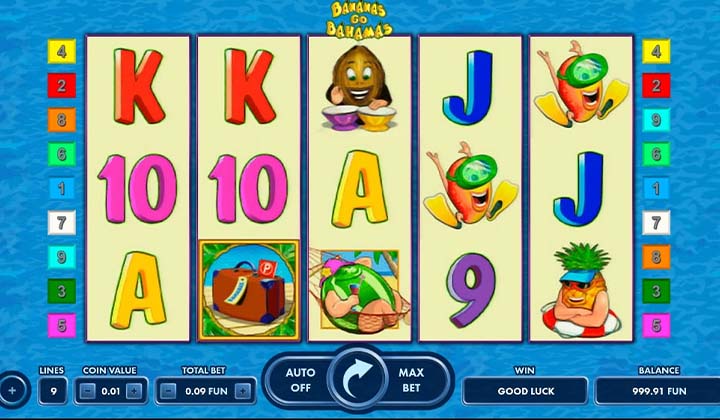
Task: Select the Max Bet button
Action: point(411,380)
